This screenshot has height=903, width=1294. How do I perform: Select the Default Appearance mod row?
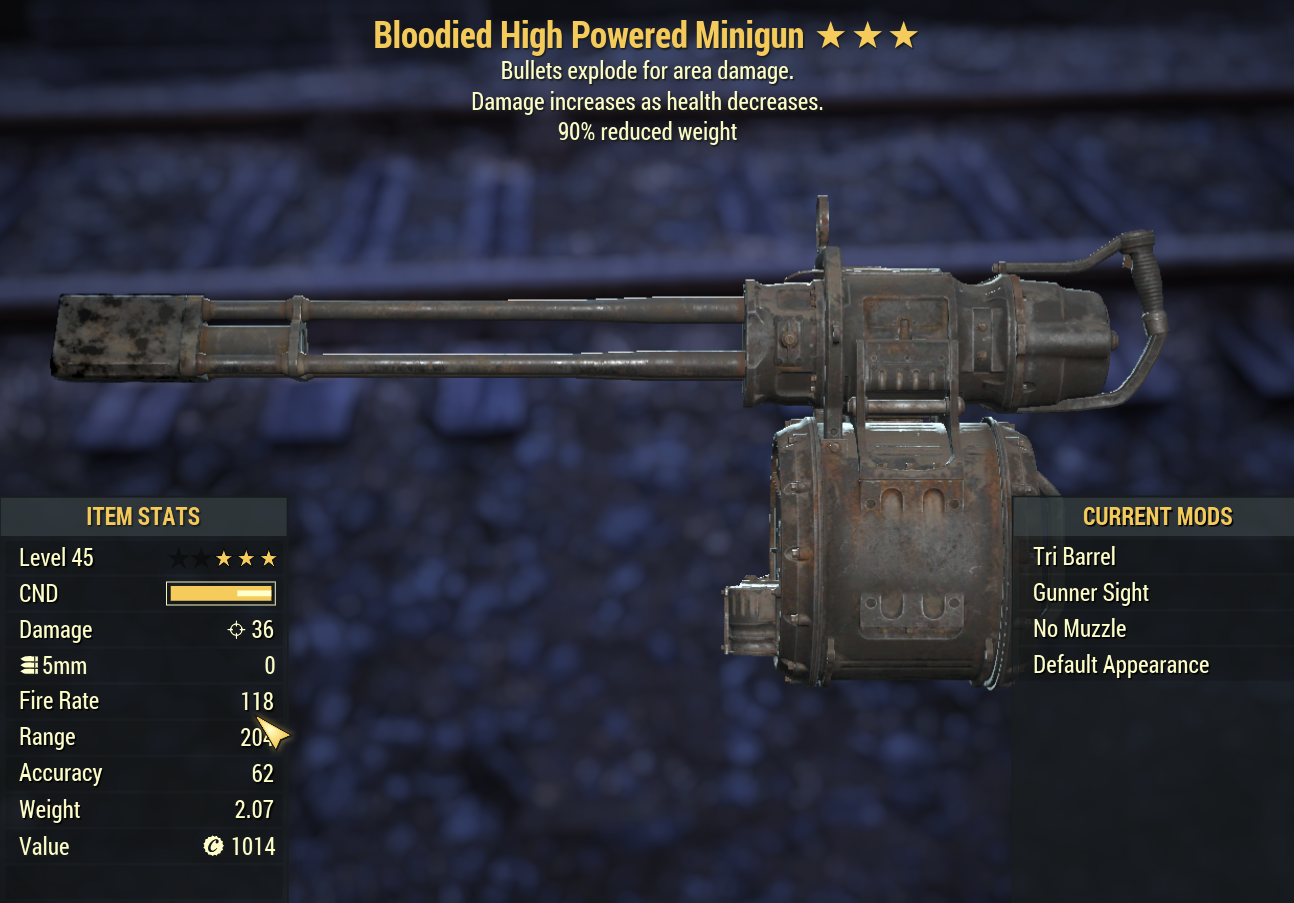pyautogui.click(x=1120, y=665)
